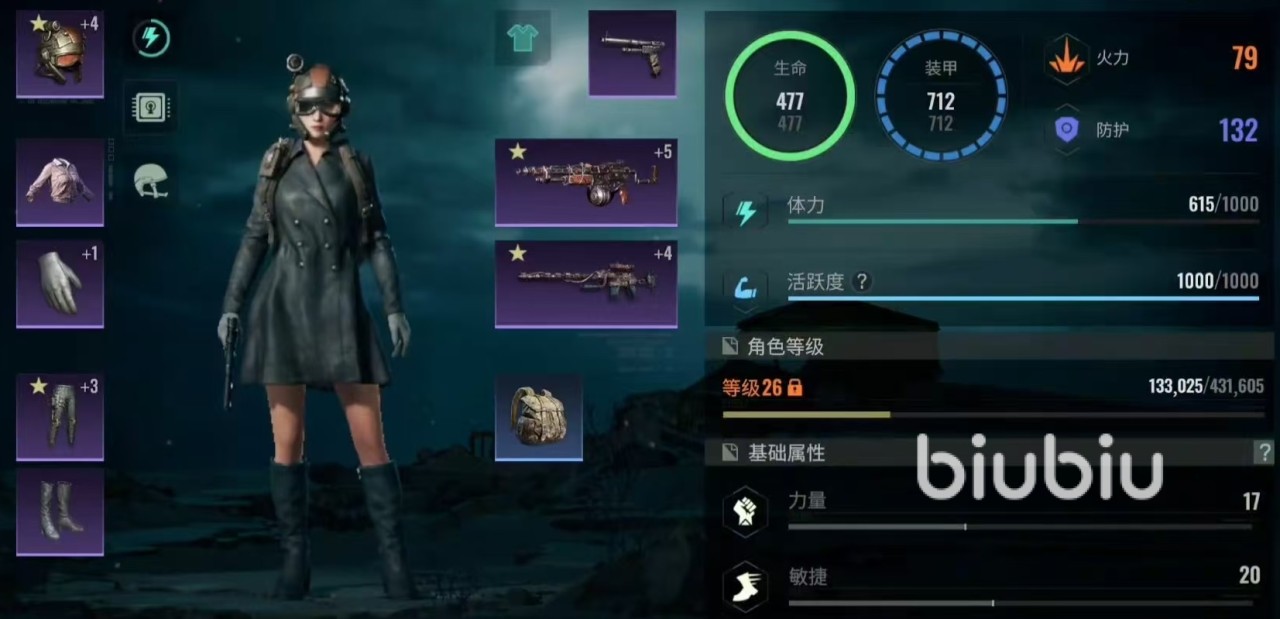This screenshot has height=619, width=1280.
Task: Show the 活跃度 question mark help
Action: coord(861,282)
